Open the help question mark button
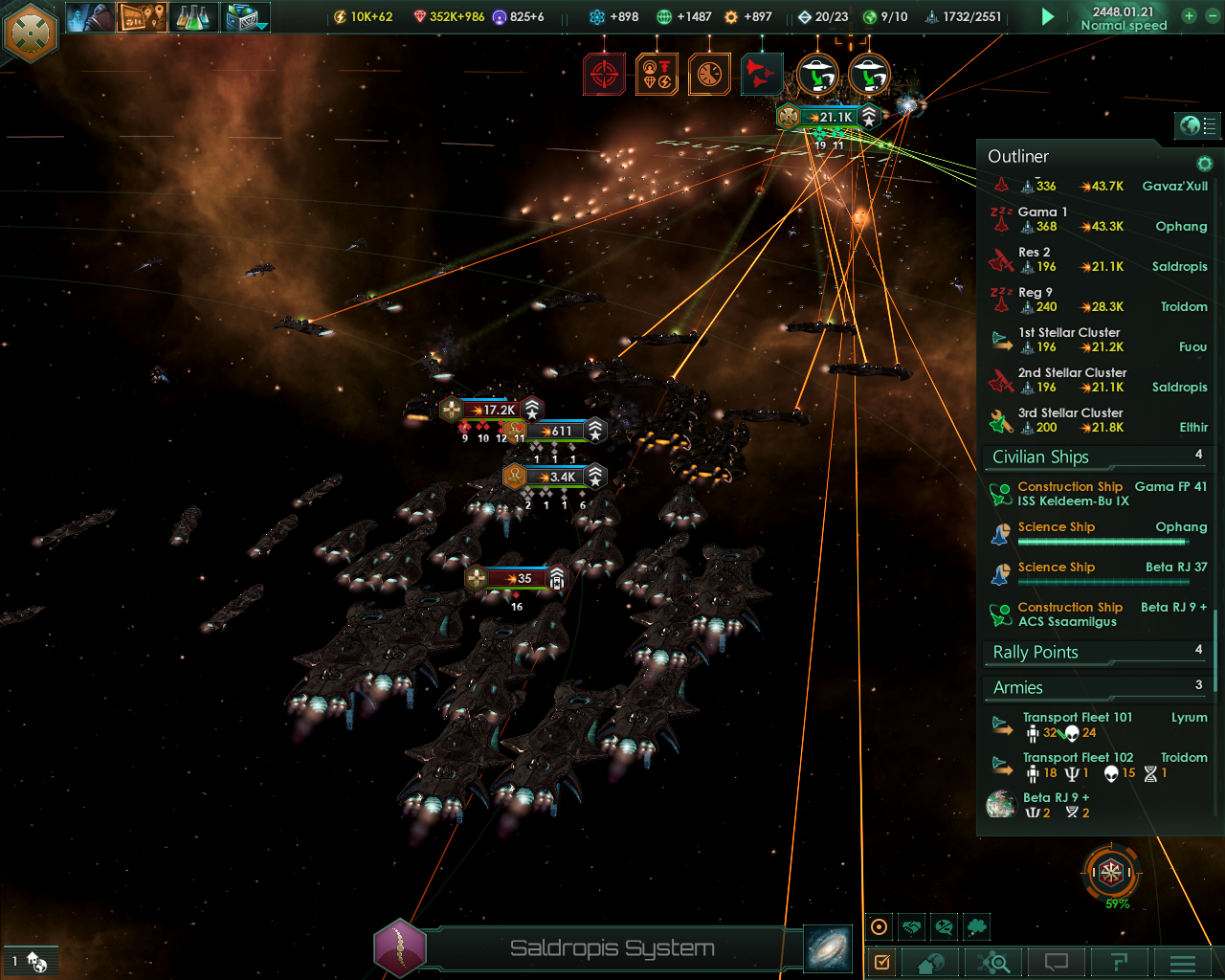1225x980 pixels. [x=1119, y=963]
